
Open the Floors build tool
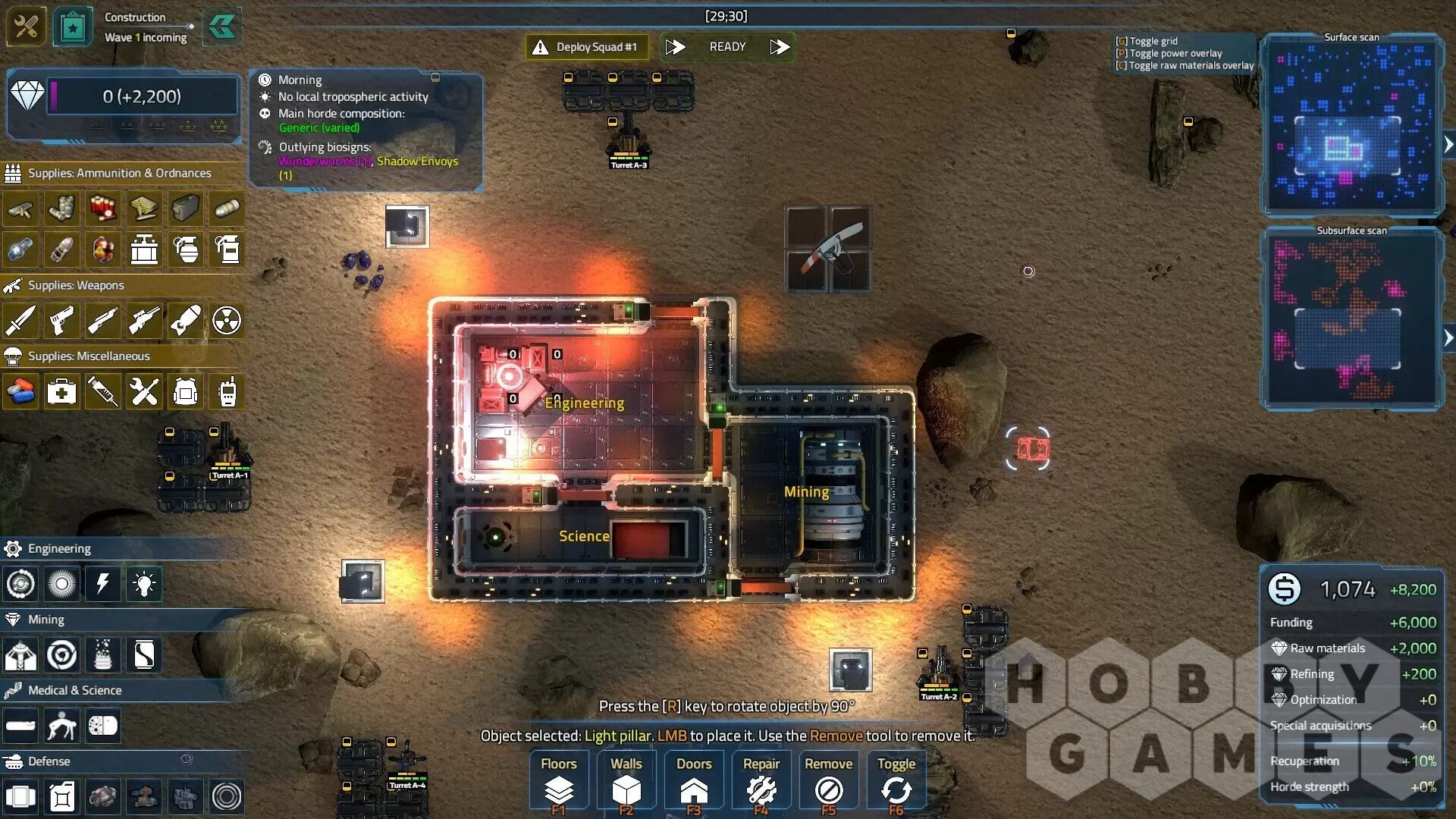click(x=559, y=783)
